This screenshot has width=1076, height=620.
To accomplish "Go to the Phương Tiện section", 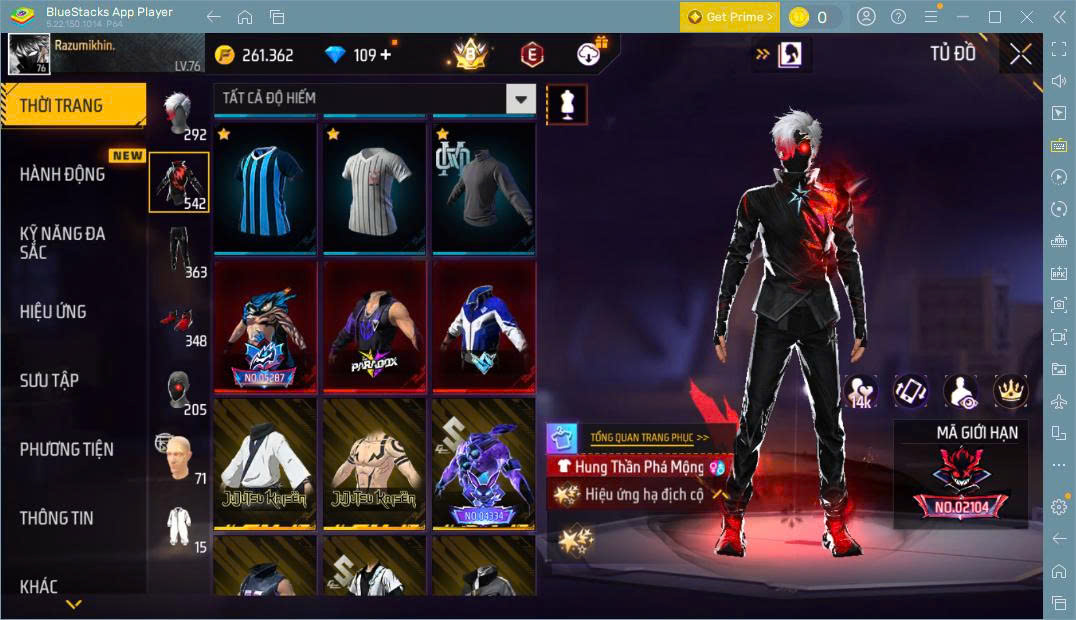I will [67, 450].
